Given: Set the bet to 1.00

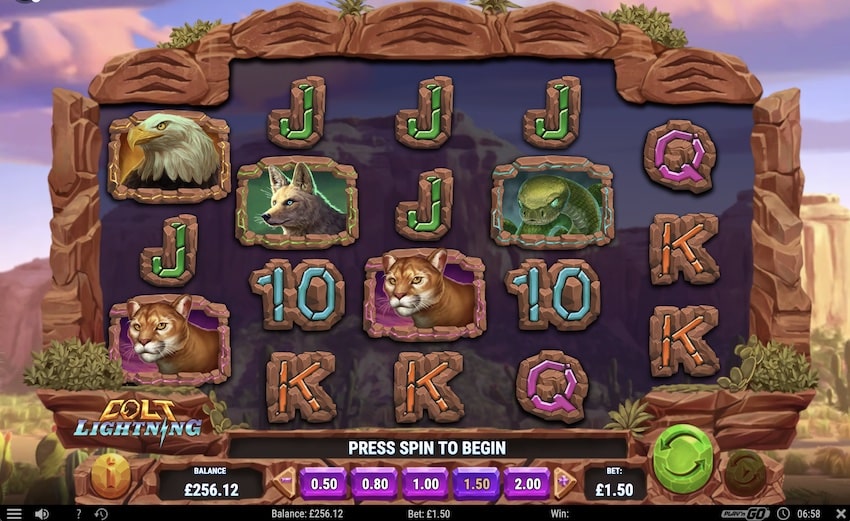Looking at the screenshot, I should 425,483.
